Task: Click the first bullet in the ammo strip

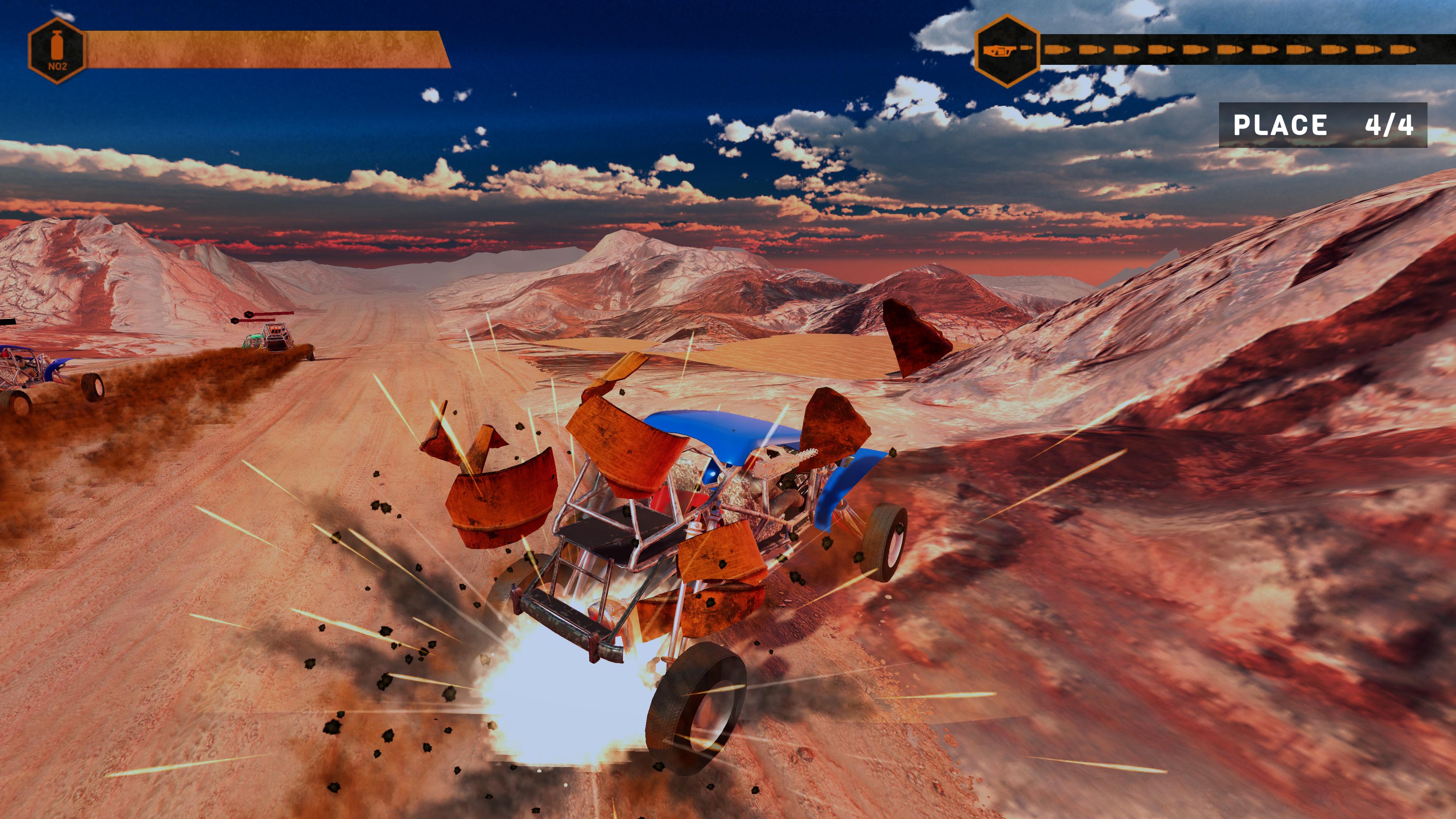Action: coord(1057,50)
